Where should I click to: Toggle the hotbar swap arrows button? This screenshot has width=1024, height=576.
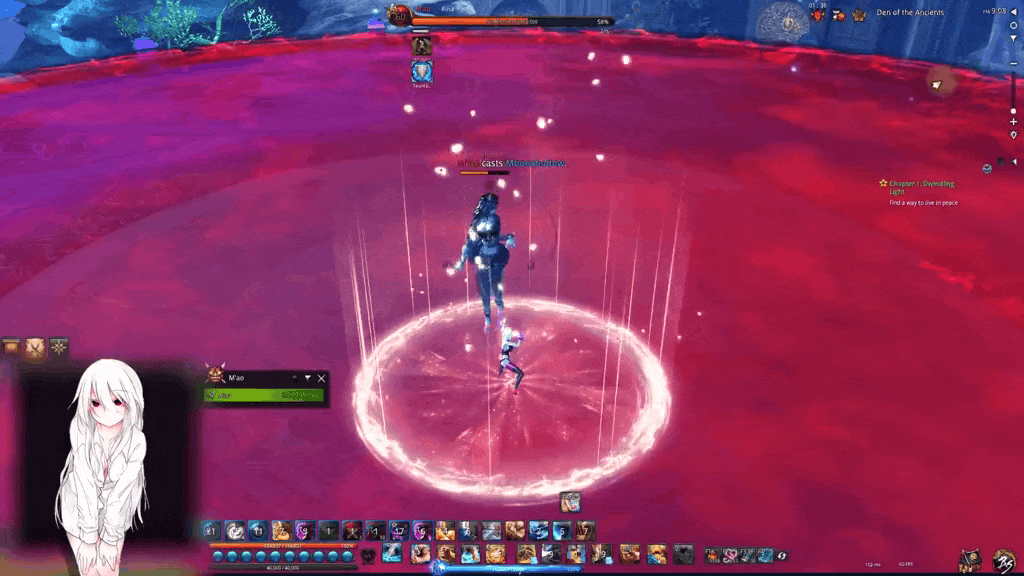[x=782, y=555]
